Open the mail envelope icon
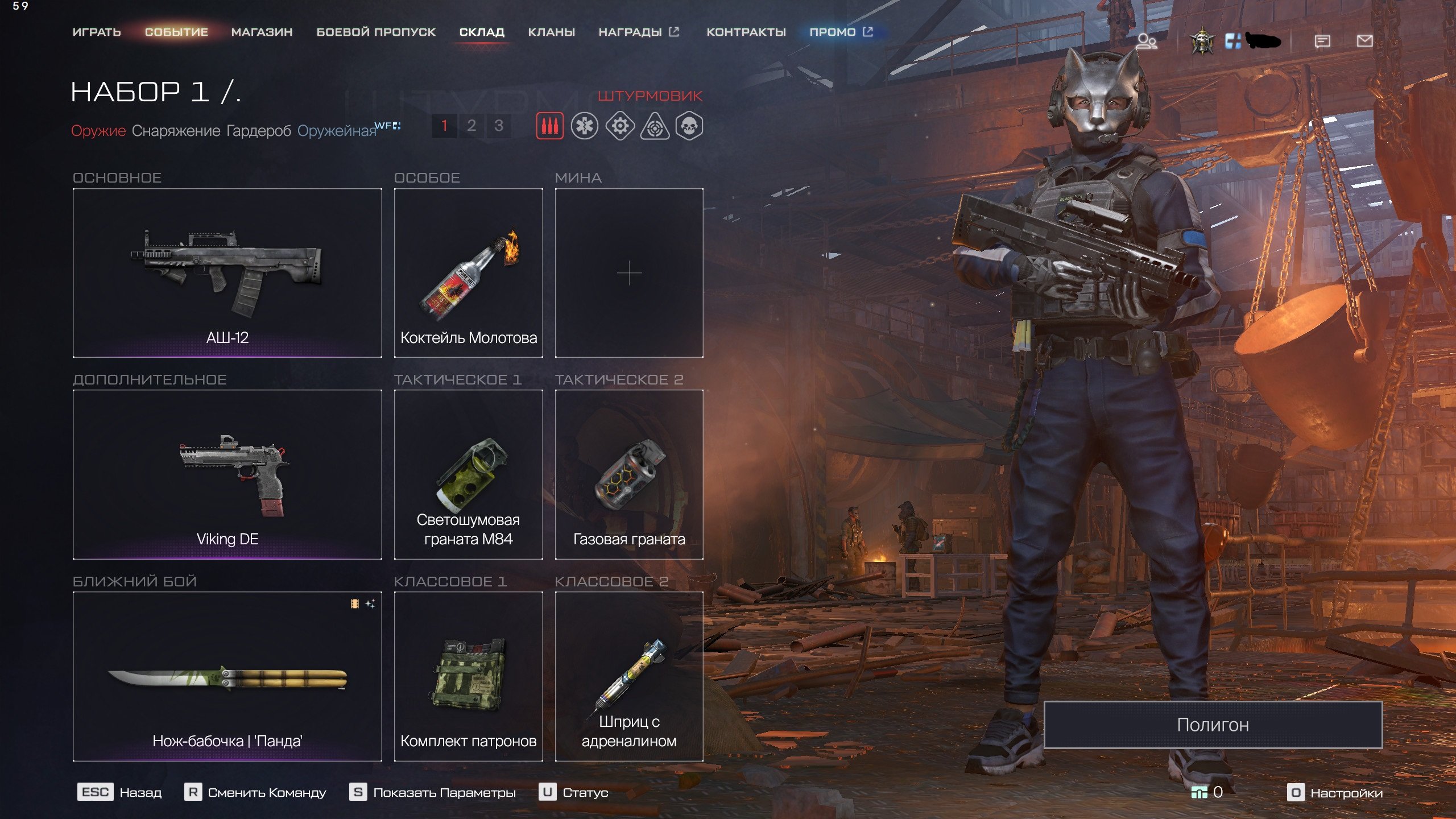Image resolution: width=1456 pixels, height=819 pixels. (1364, 41)
